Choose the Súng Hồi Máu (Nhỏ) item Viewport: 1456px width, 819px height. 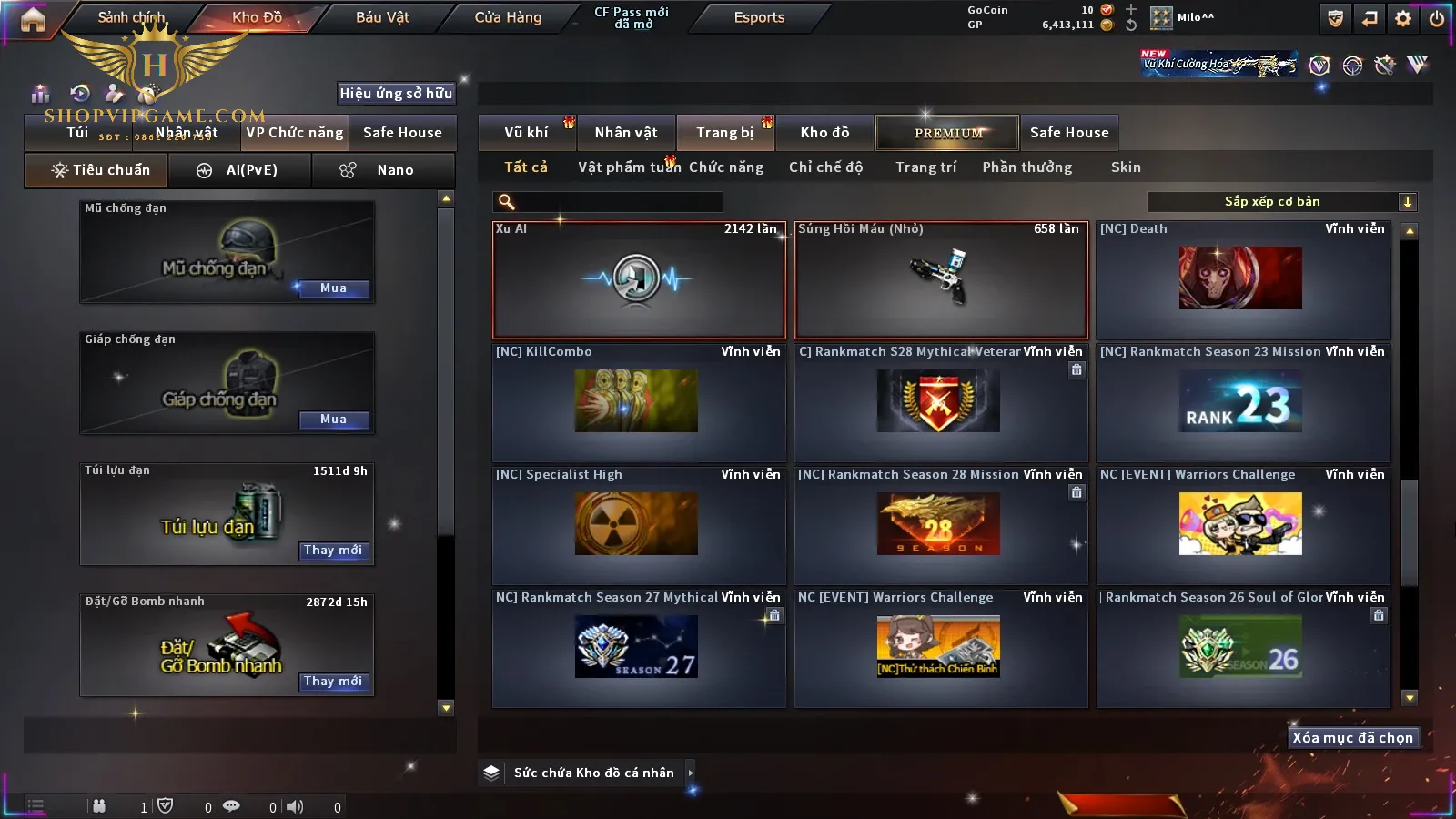[941, 279]
